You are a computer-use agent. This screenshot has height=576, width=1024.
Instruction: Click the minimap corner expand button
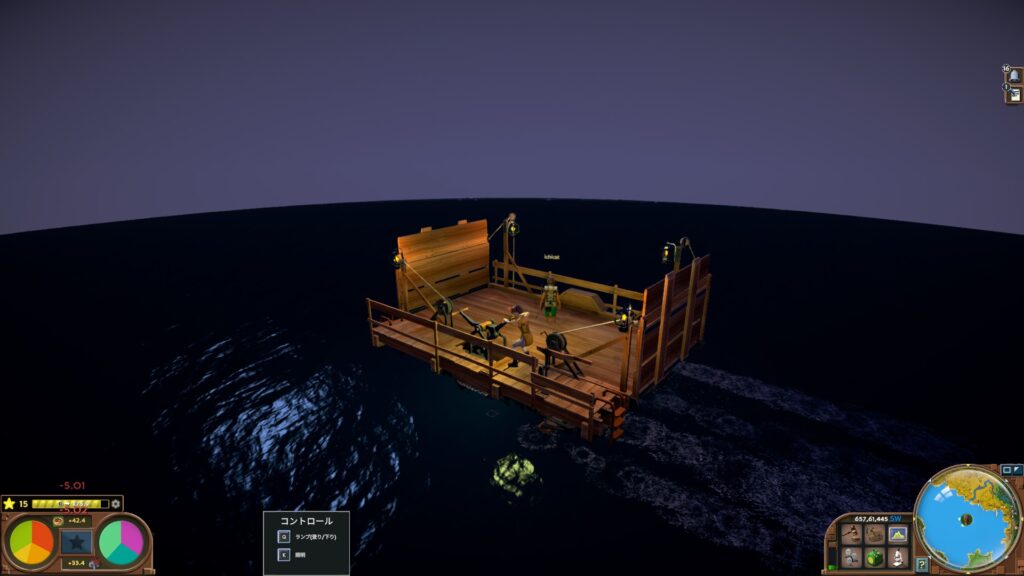[1018, 469]
